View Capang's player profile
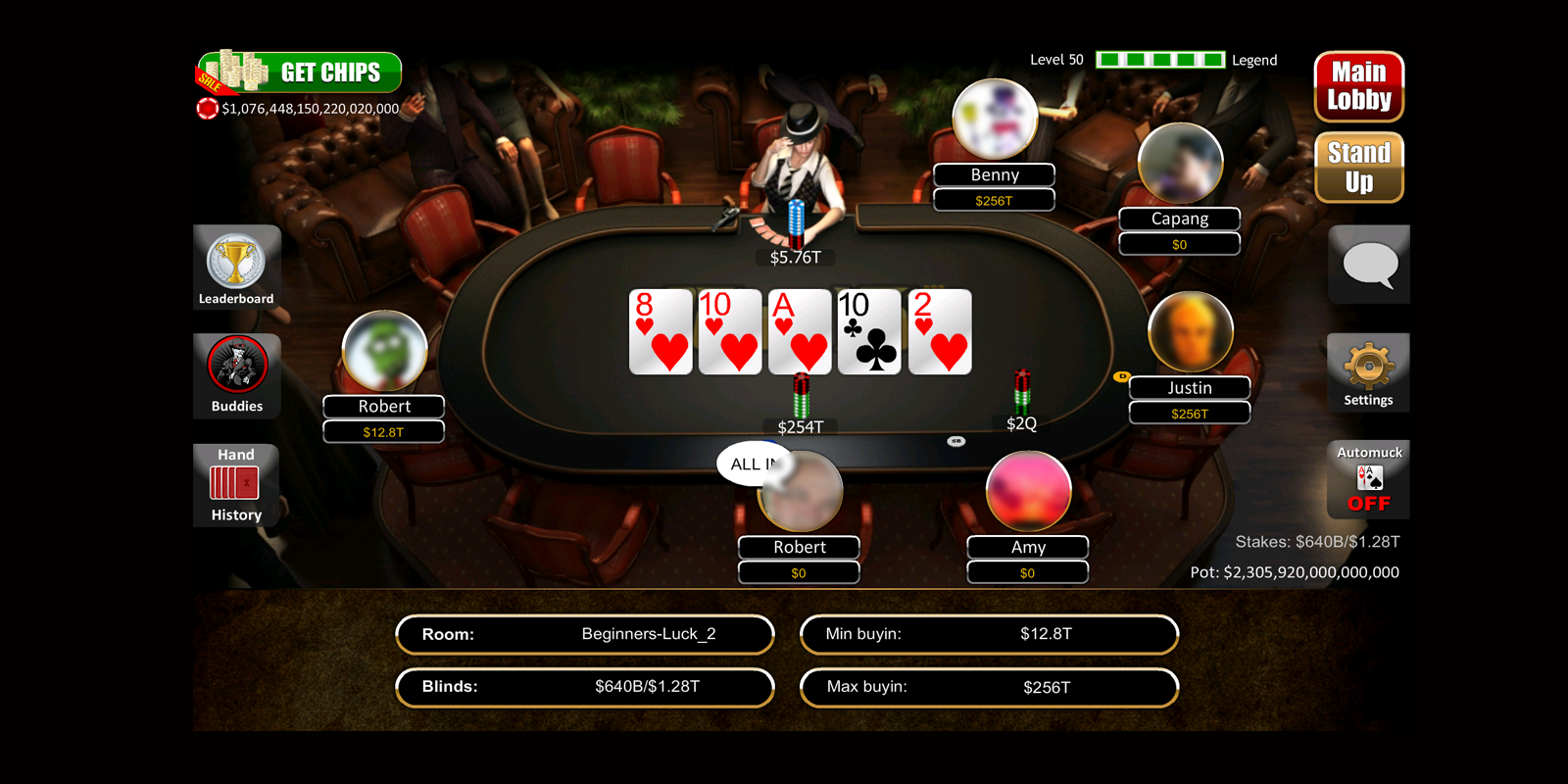The image size is (1568, 784). [1180, 164]
